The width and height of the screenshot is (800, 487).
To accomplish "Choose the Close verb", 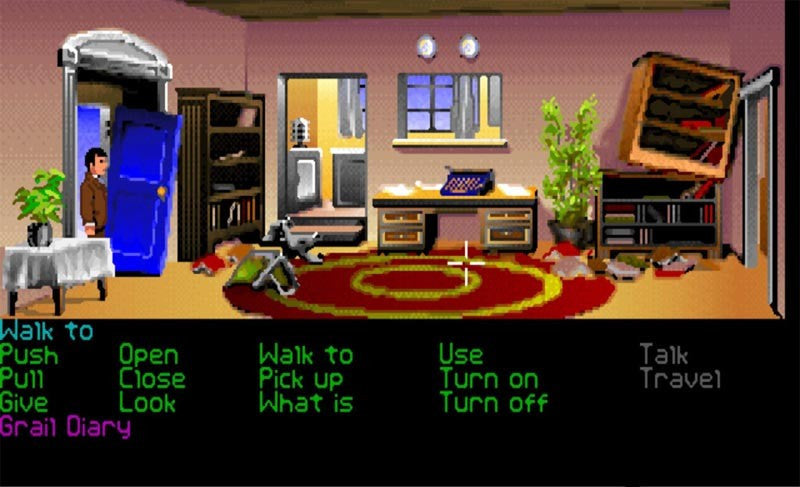I will click(x=152, y=379).
